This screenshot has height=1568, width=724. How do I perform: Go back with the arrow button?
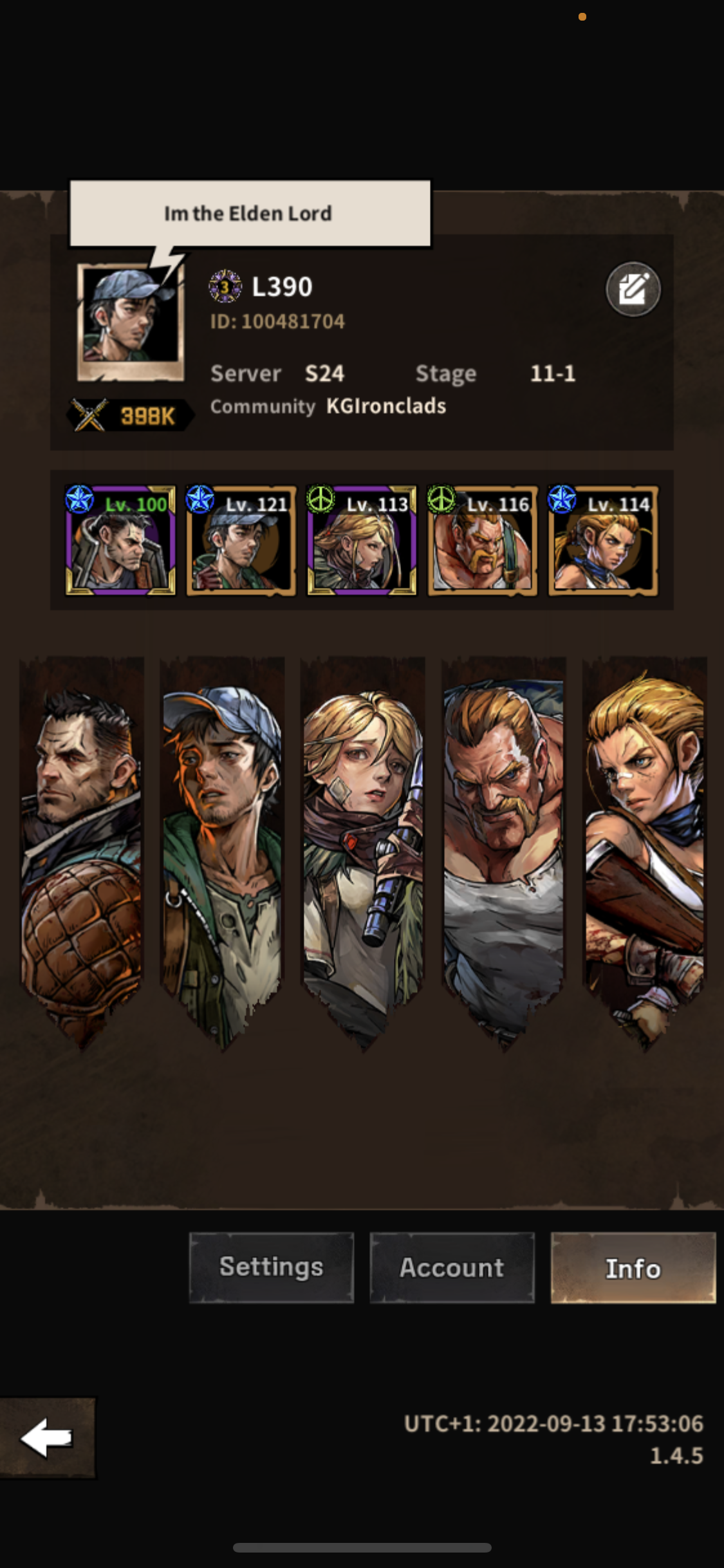[x=47, y=1437]
